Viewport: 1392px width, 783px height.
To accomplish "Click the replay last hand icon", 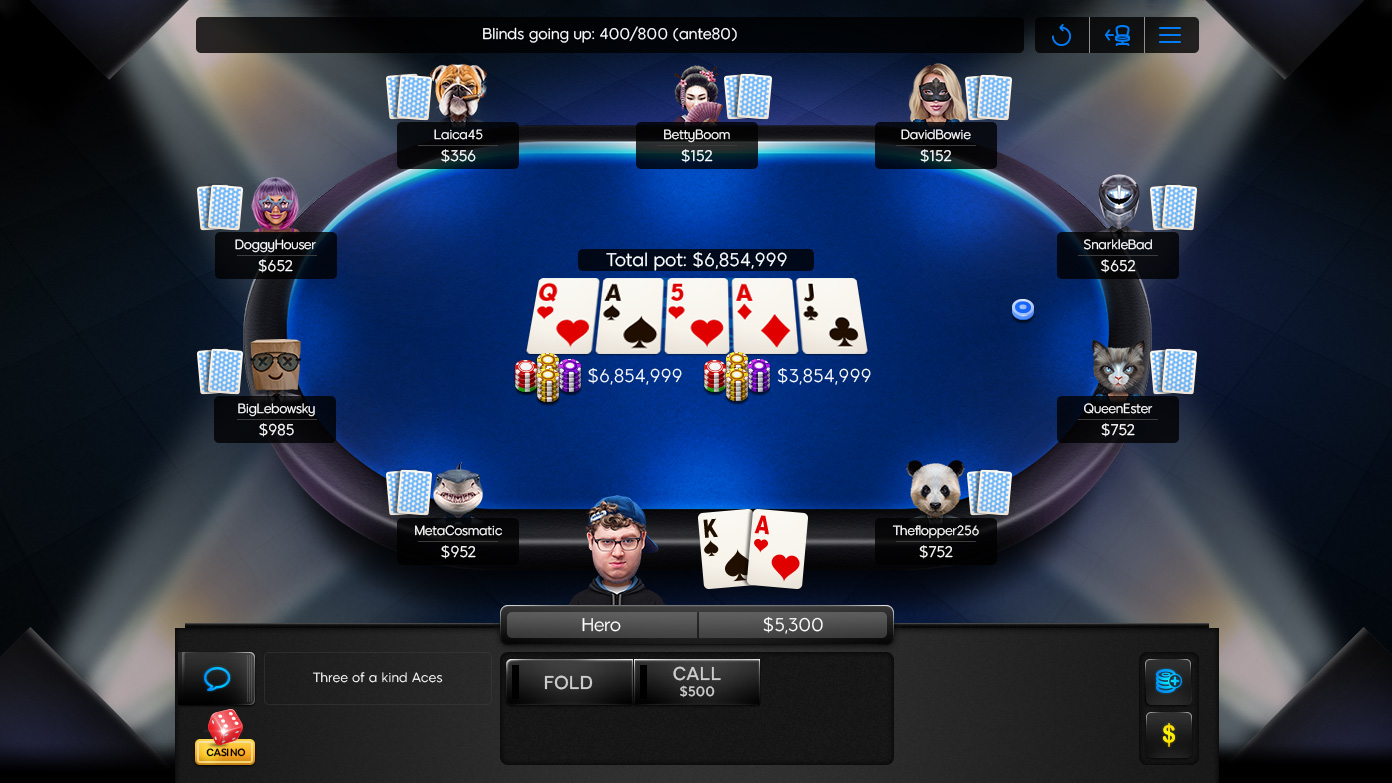I will [1062, 34].
